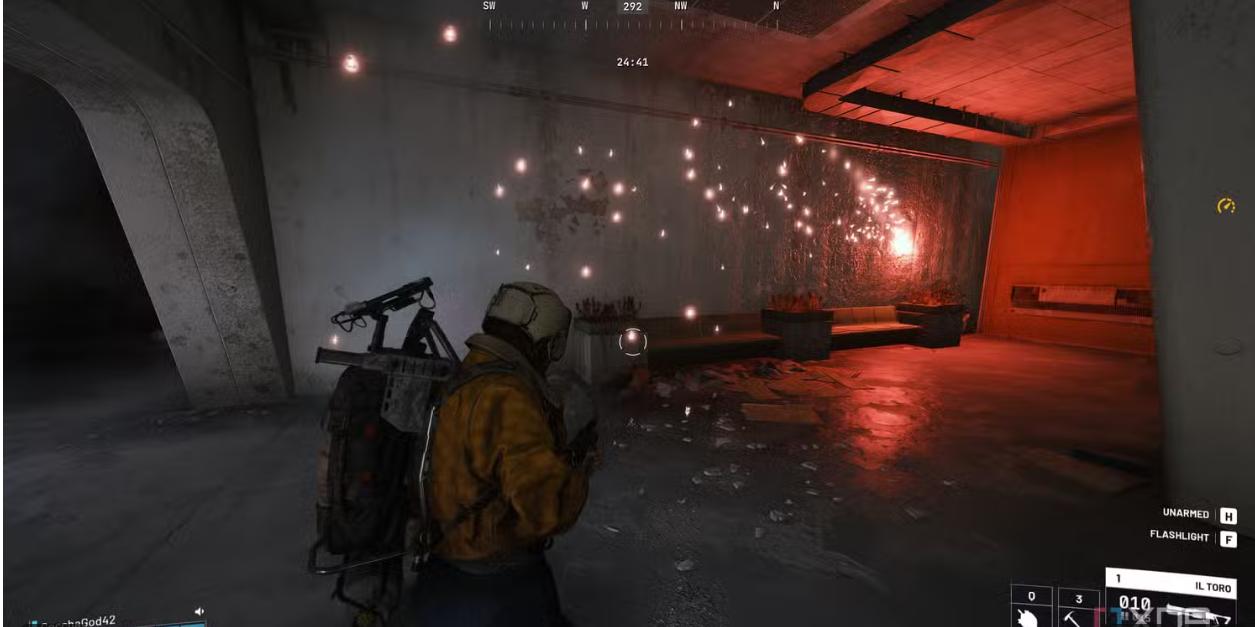
Task: Click the speaker icon above the player name
Action: [x=199, y=610]
